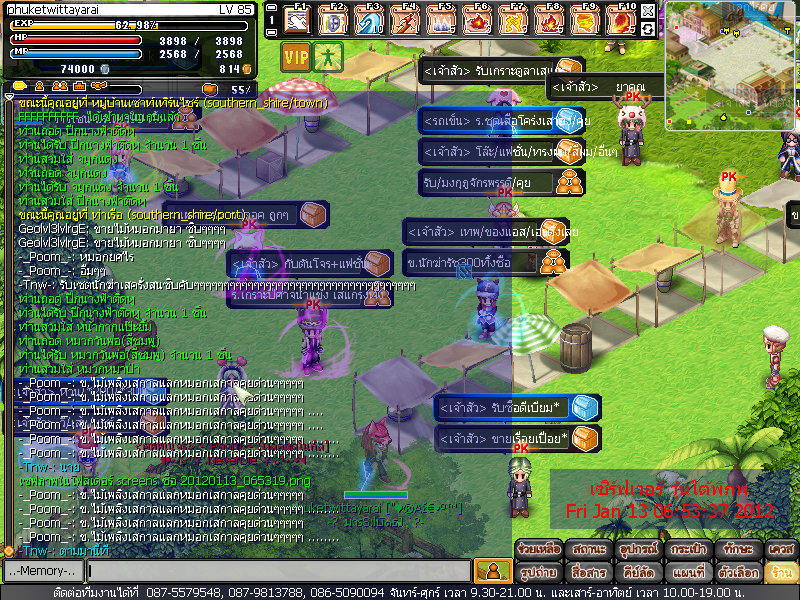Open the กระเป๋า (Bag) inventory
Image resolution: width=800 pixels, height=600 pixels.
[x=685, y=549]
